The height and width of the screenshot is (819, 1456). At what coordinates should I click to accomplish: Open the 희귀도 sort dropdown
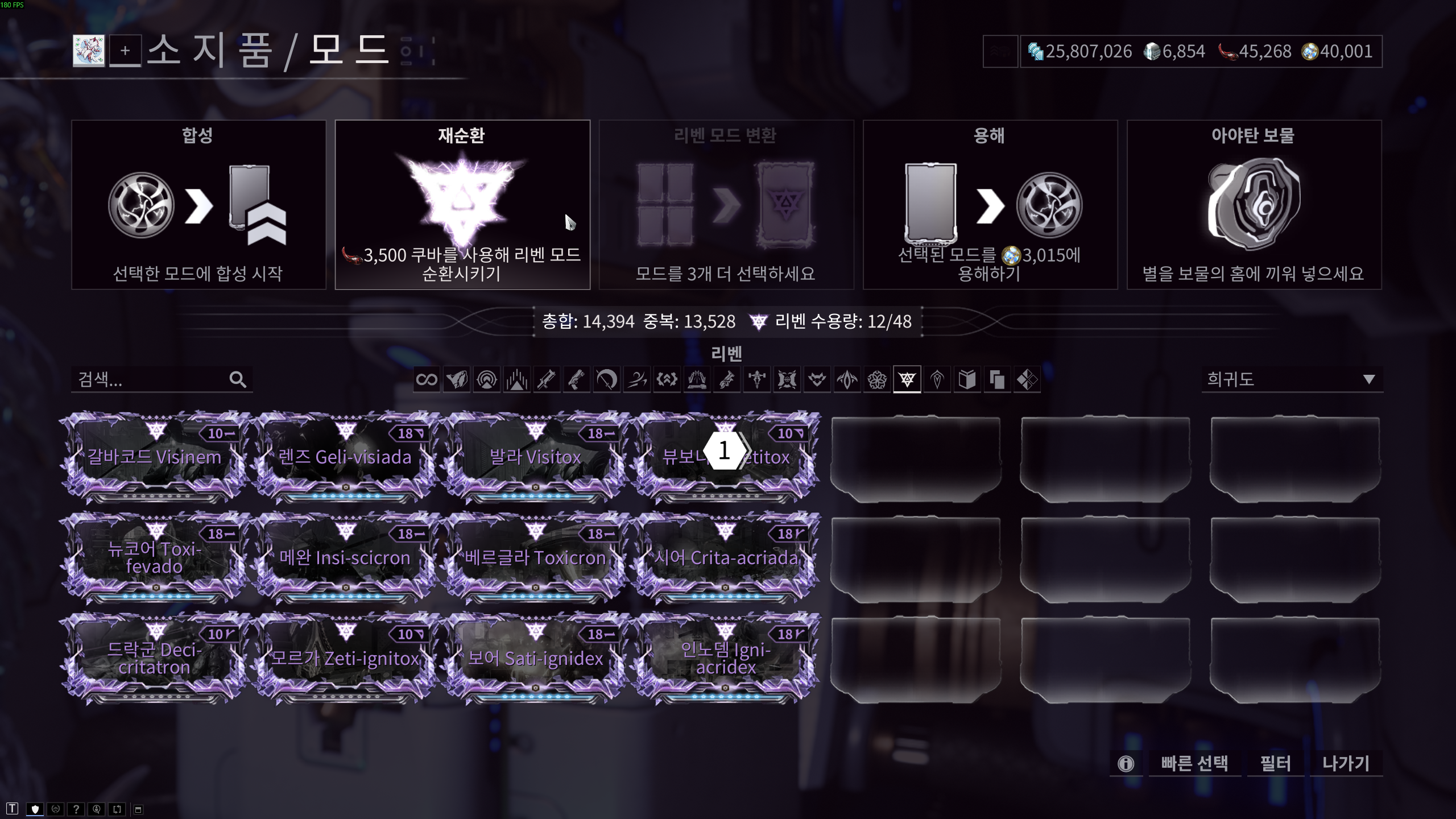1291,379
